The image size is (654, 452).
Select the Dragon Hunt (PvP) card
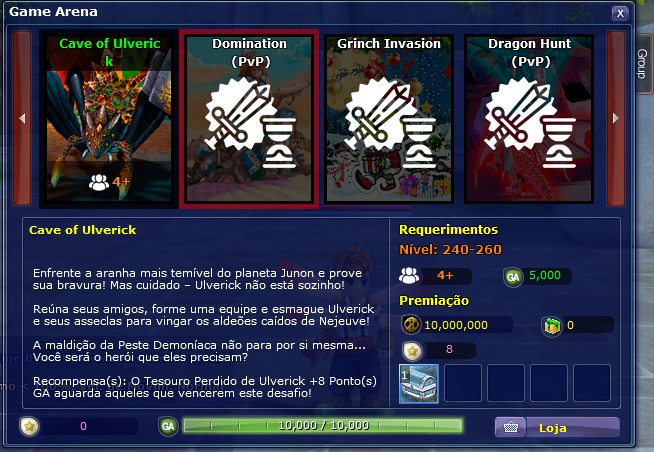click(x=528, y=118)
